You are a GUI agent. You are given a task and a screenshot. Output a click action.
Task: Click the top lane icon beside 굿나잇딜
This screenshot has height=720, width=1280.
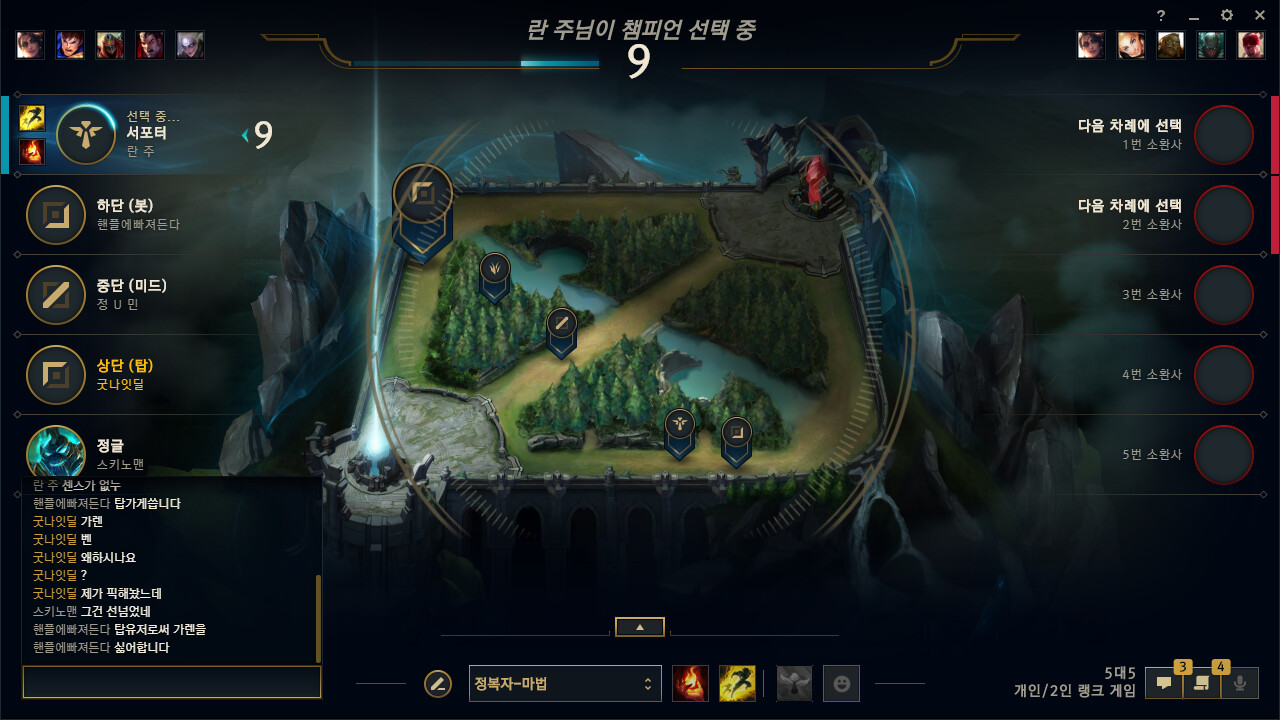56,375
